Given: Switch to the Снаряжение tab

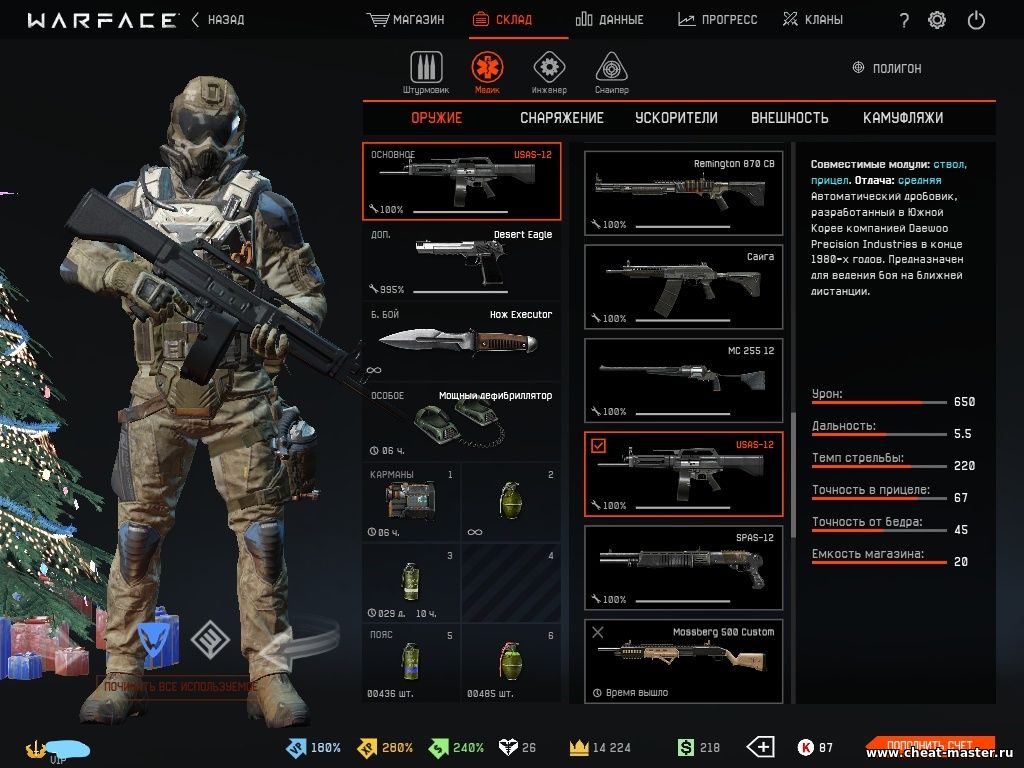Looking at the screenshot, I should (x=562, y=118).
